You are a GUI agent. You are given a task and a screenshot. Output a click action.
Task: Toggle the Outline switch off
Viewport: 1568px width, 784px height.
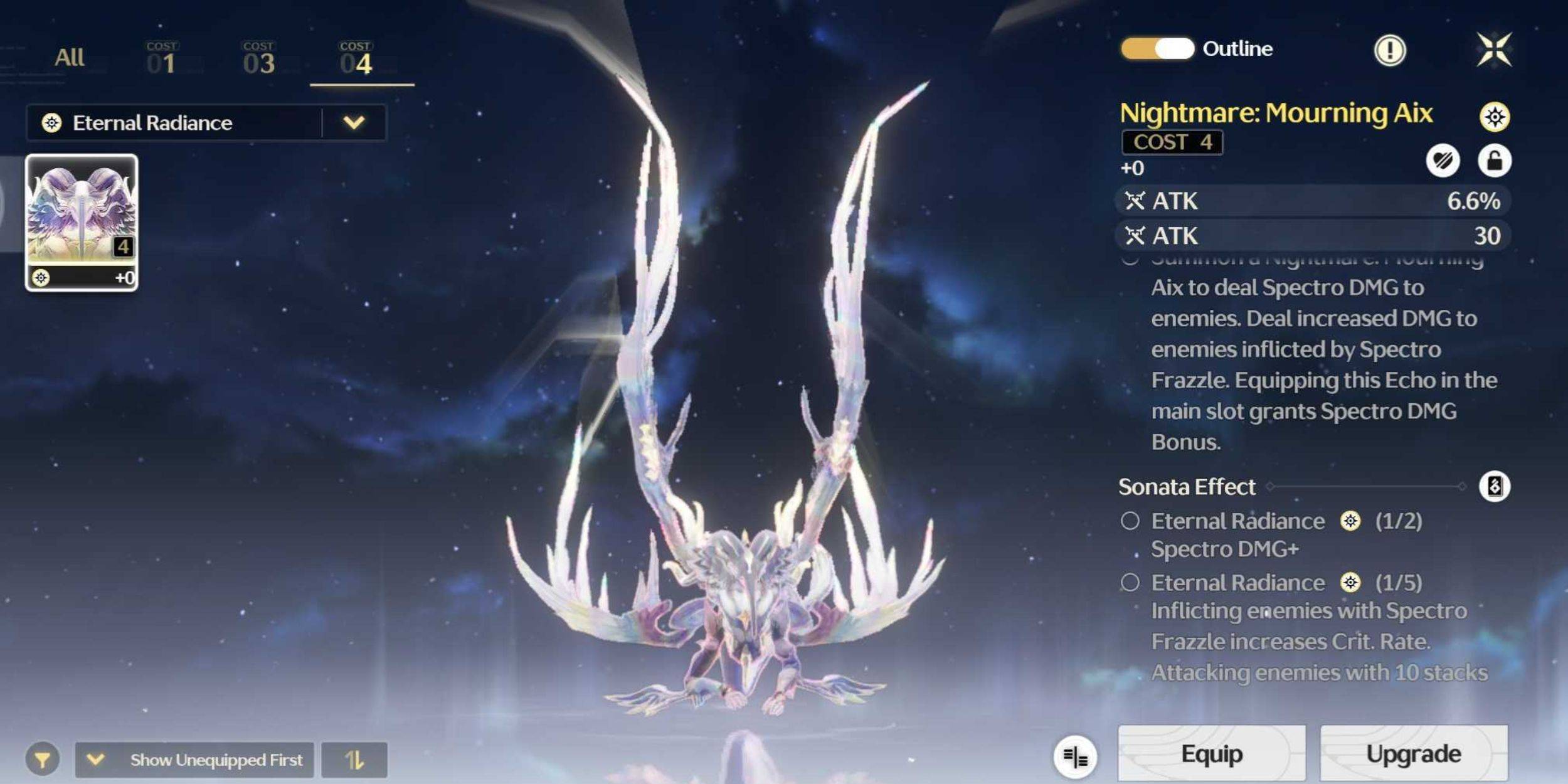(1157, 48)
